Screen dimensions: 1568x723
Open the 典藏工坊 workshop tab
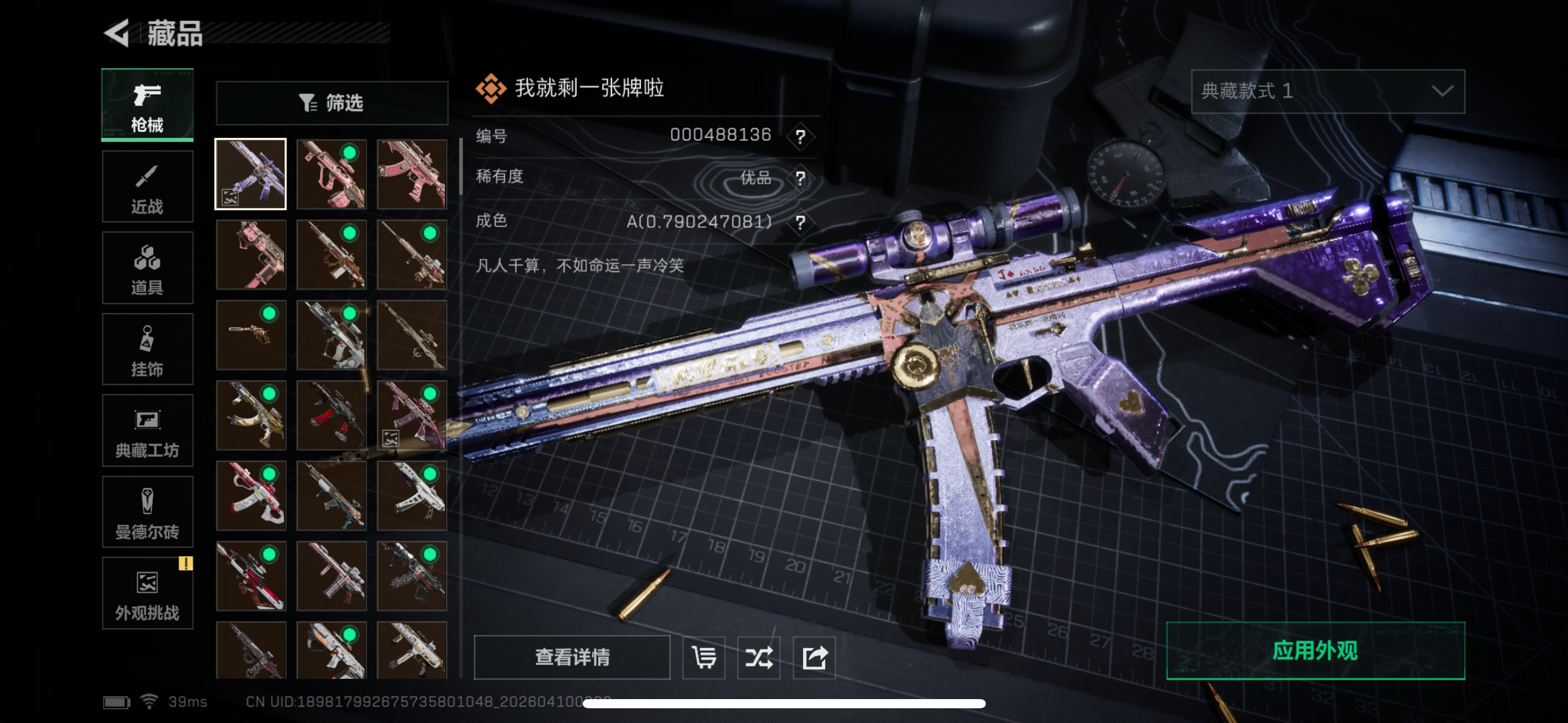click(x=147, y=430)
